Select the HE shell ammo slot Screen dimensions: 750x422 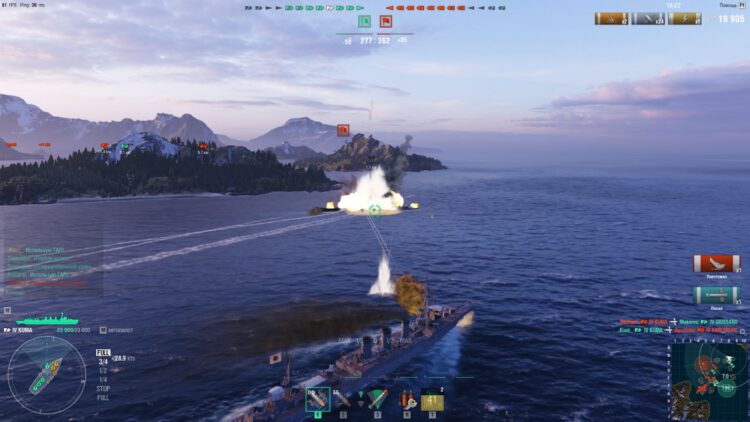pyautogui.click(x=318, y=399)
